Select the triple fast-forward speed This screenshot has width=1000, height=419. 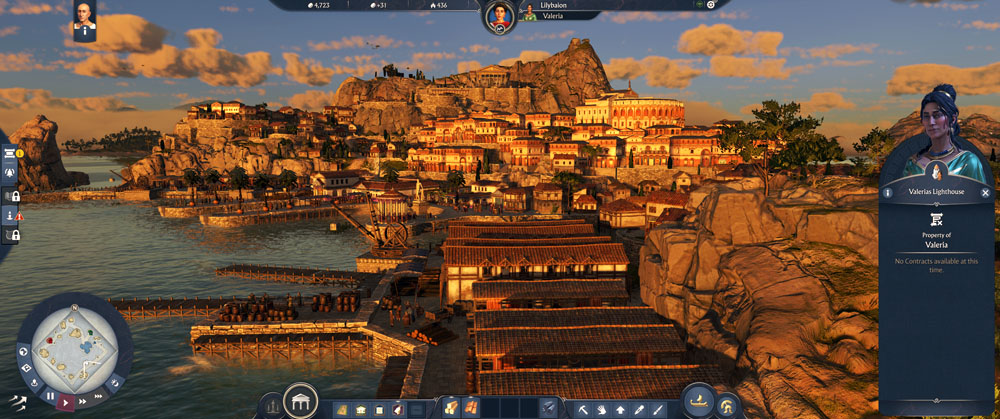[x=100, y=394]
